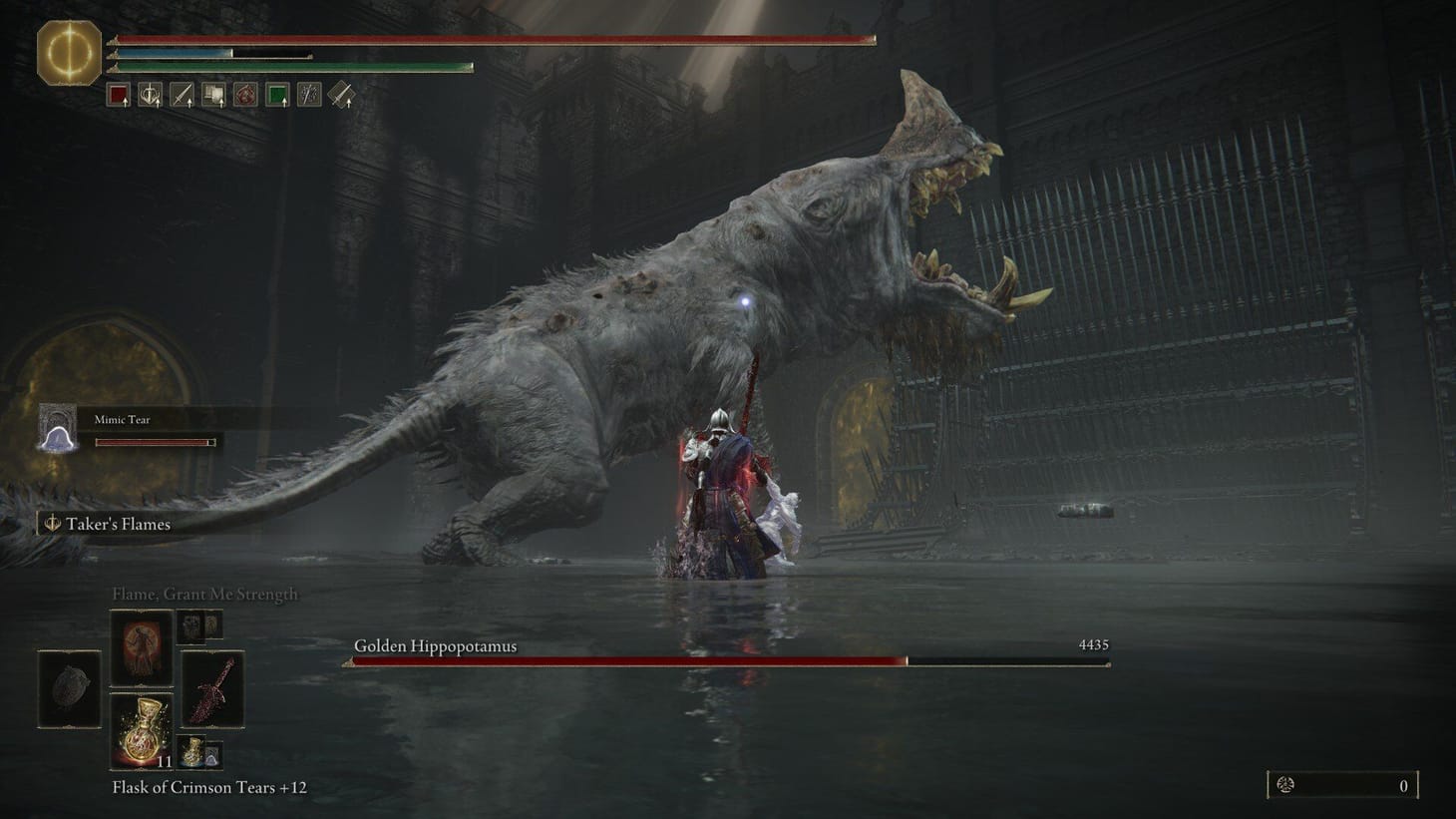Select the Flask of Crimson Tears icon
This screenshot has width=1456, height=819.
[x=143, y=732]
